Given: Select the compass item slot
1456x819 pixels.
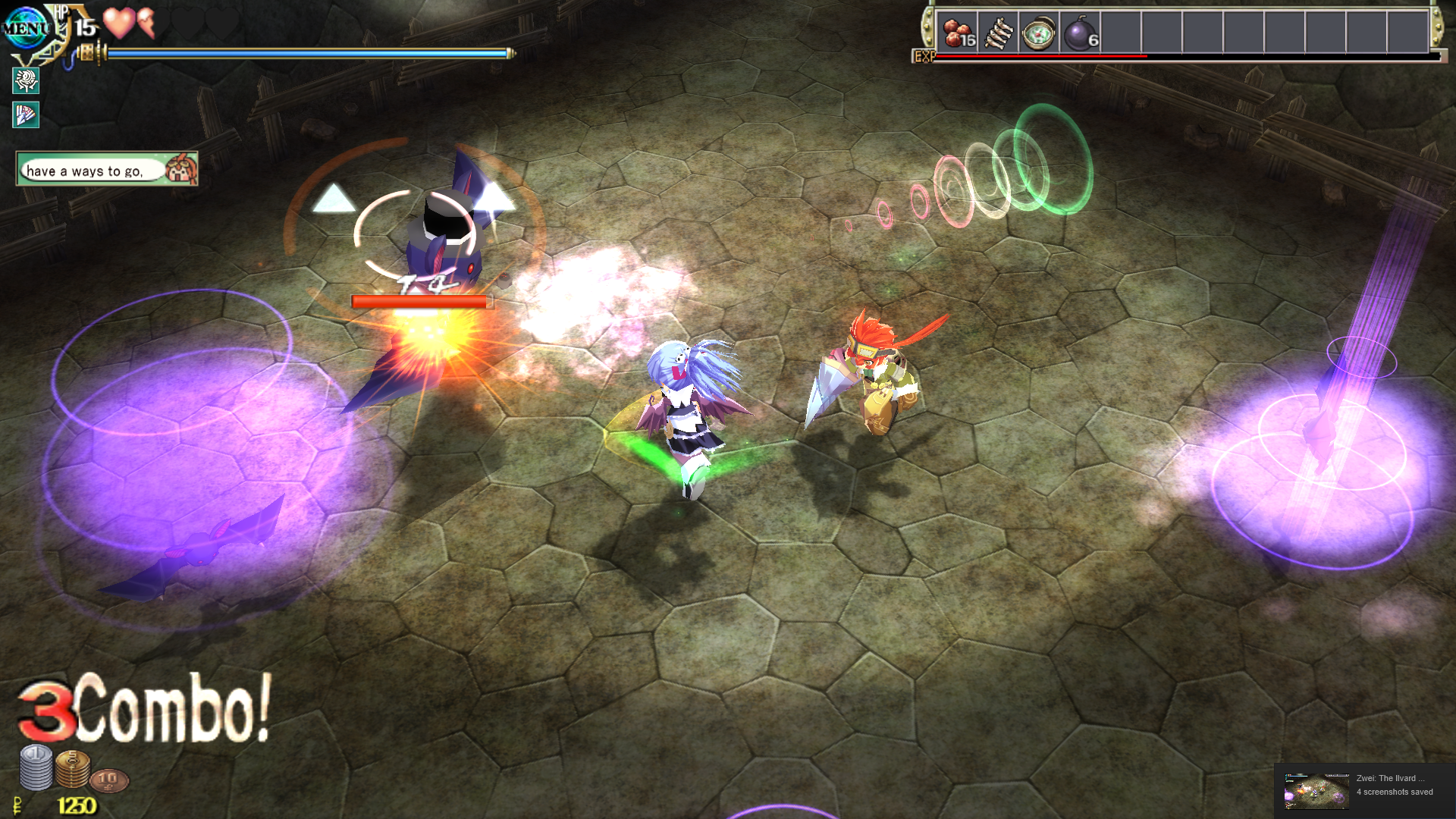Looking at the screenshot, I should (x=1039, y=33).
